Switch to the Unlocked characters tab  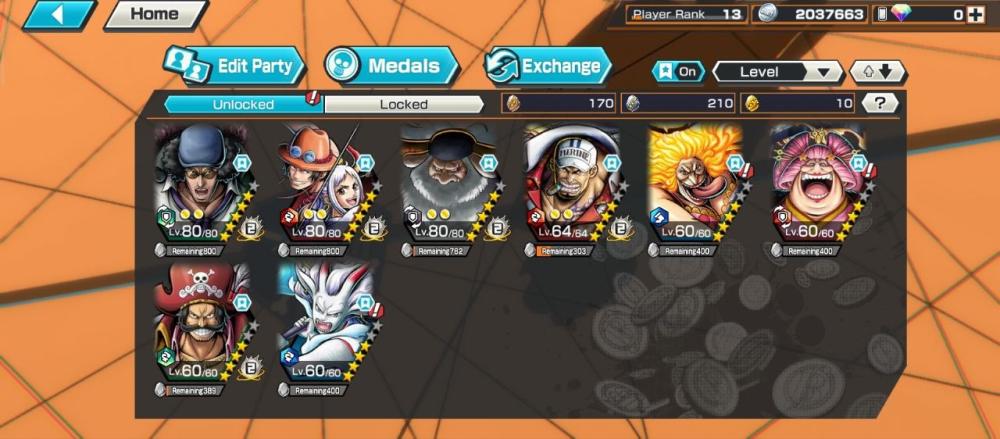[242, 104]
